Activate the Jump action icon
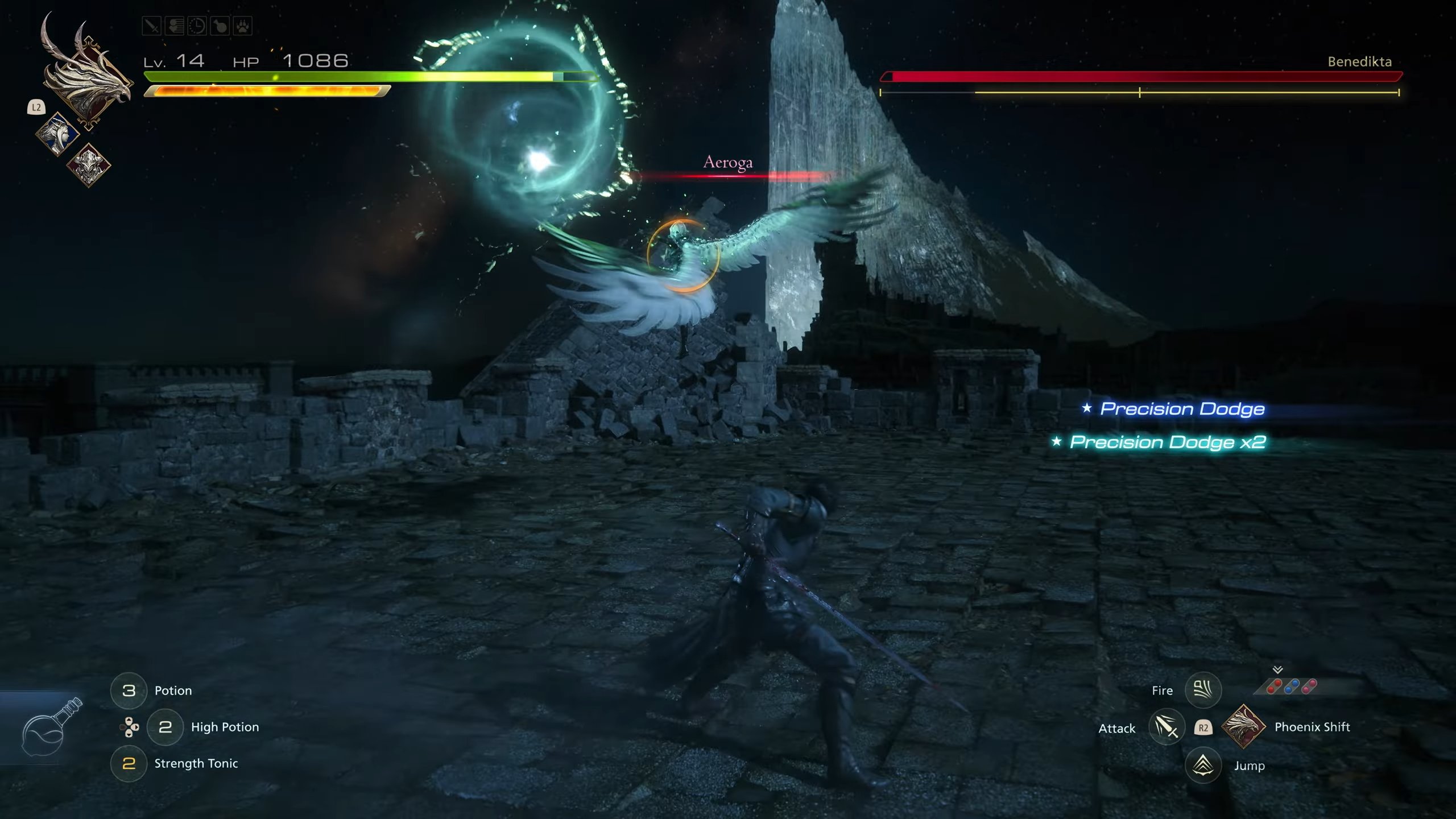The image size is (1456, 819). coord(1202,765)
